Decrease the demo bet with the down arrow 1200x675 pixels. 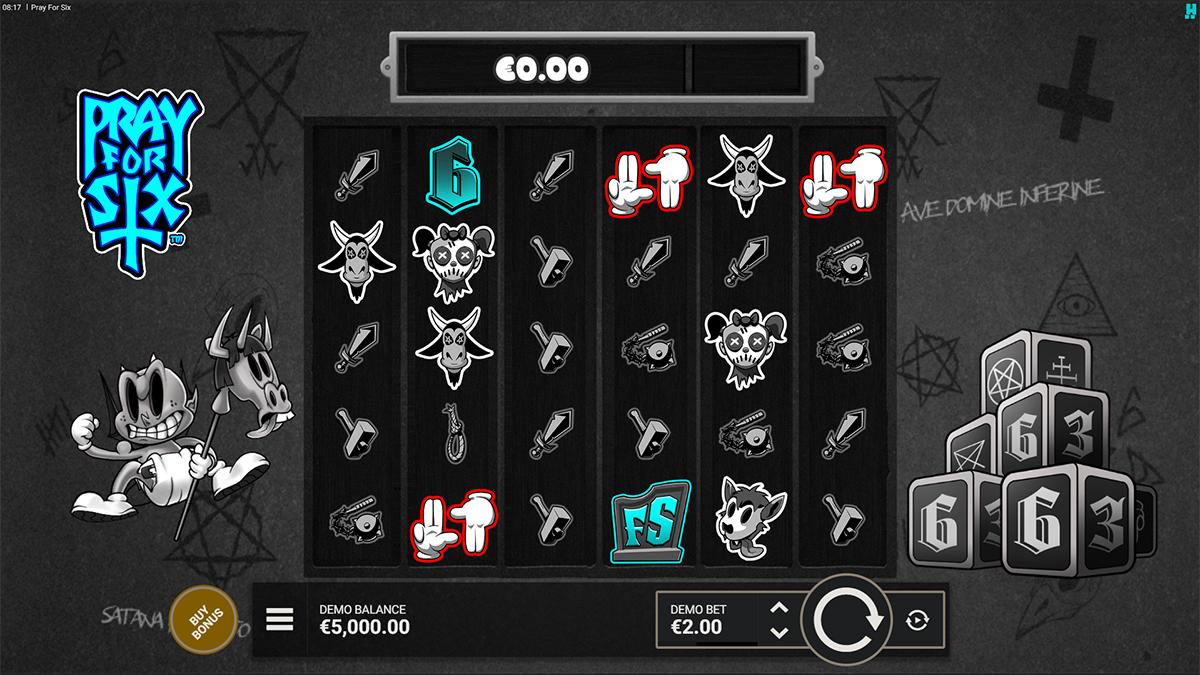tap(780, 632)
